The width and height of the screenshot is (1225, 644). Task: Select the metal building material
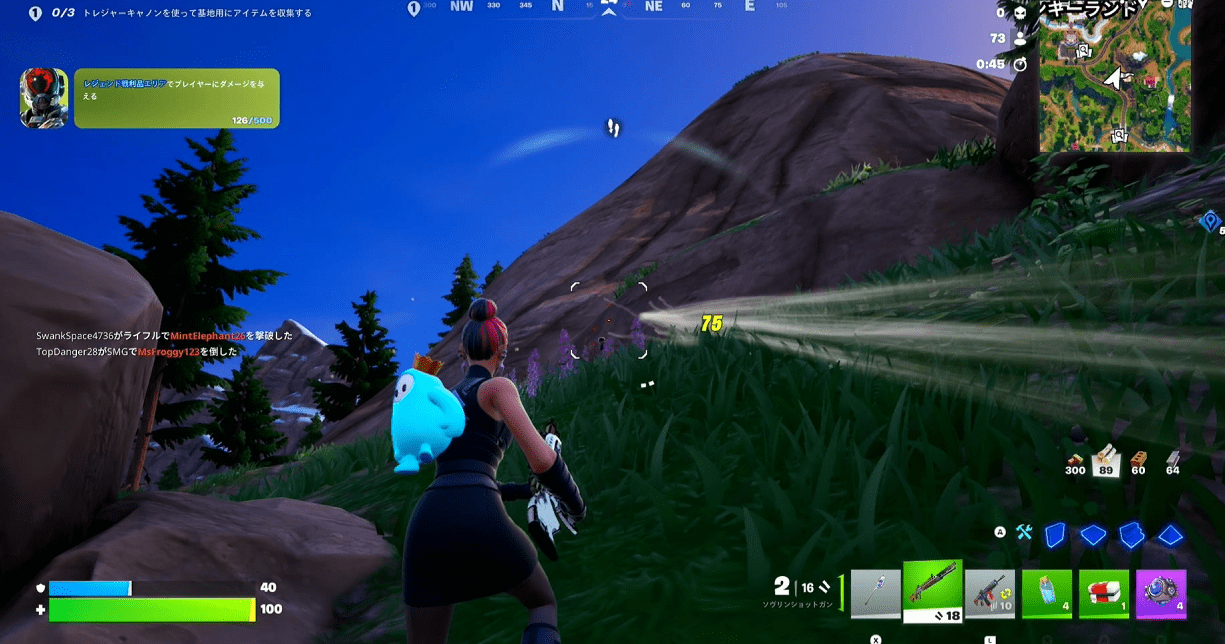click(1172, 462)
